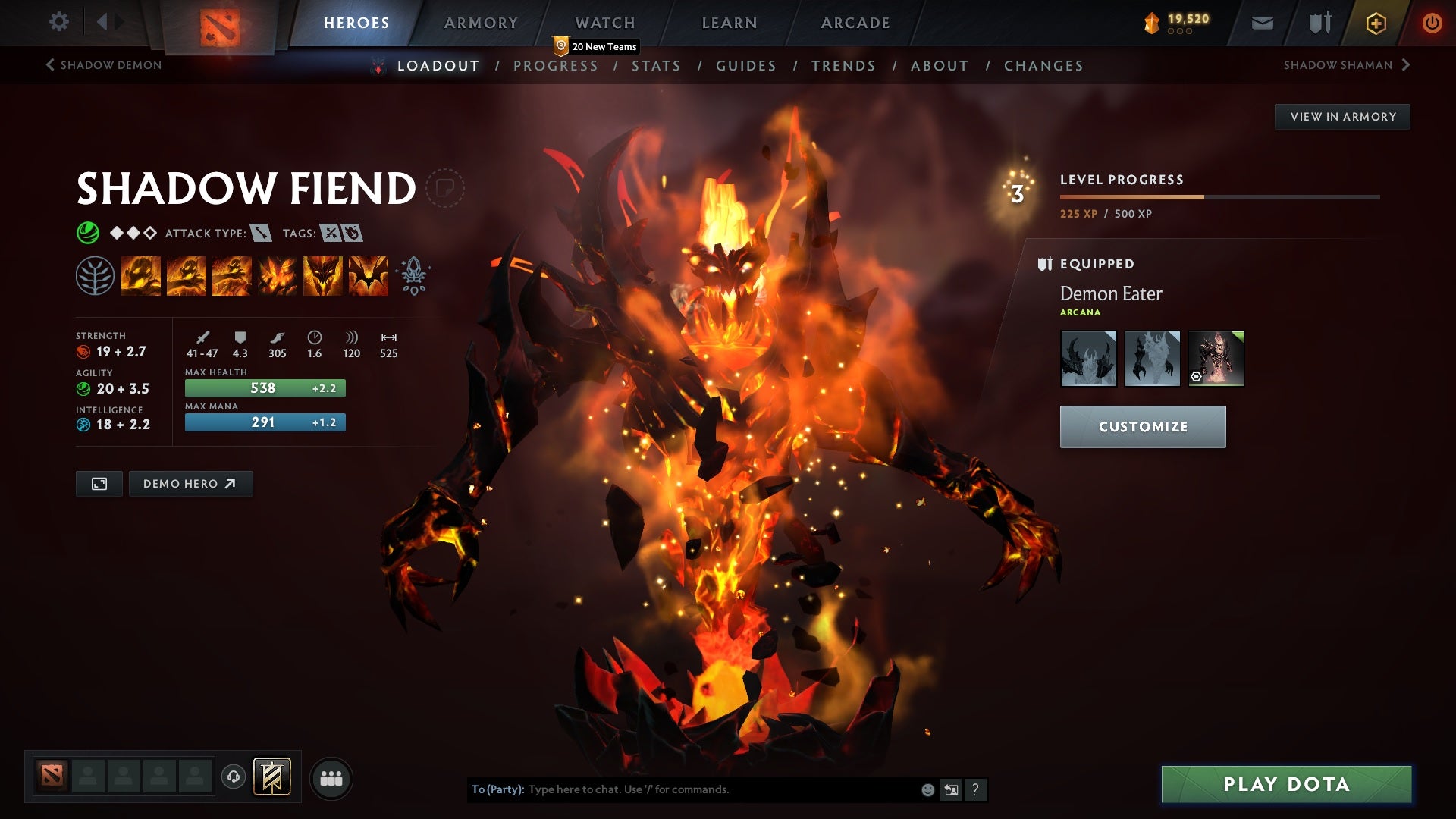
Task: Switch to the Stats tab
Action: [657, 65]
